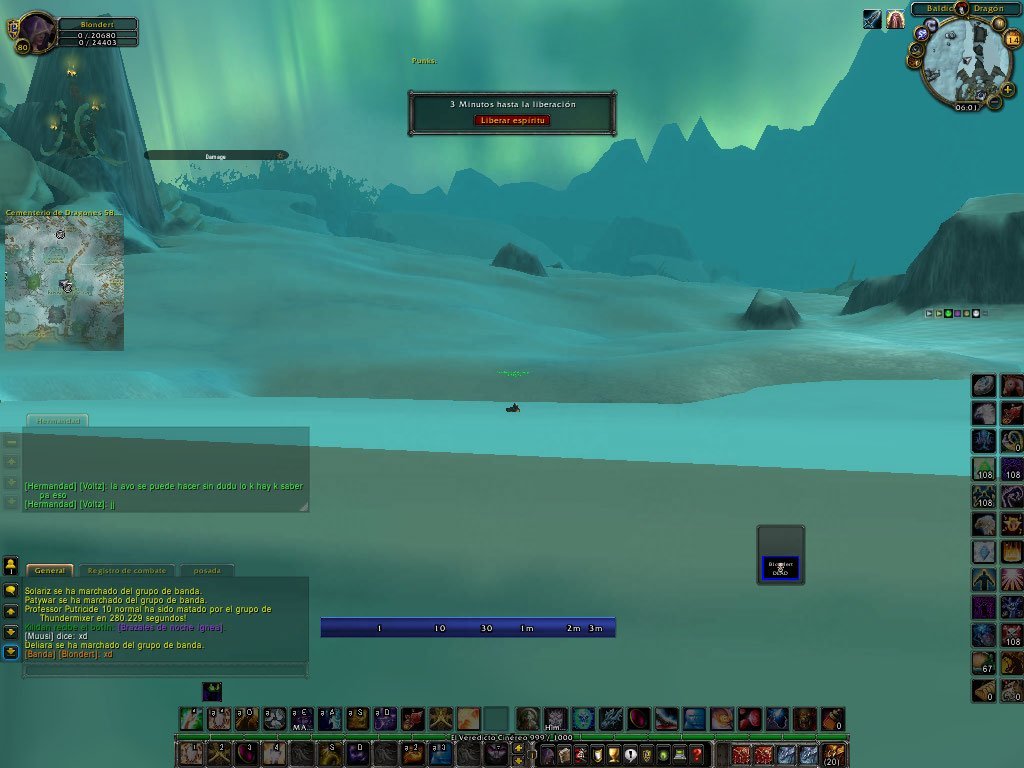Click the Liberar espíritu button

pyautogui.click(x=511, y=120)
